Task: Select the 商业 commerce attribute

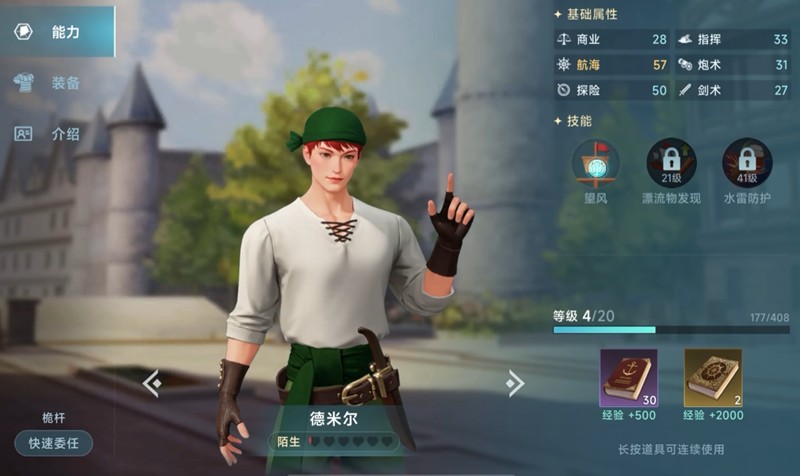Action: click(611, 40)
